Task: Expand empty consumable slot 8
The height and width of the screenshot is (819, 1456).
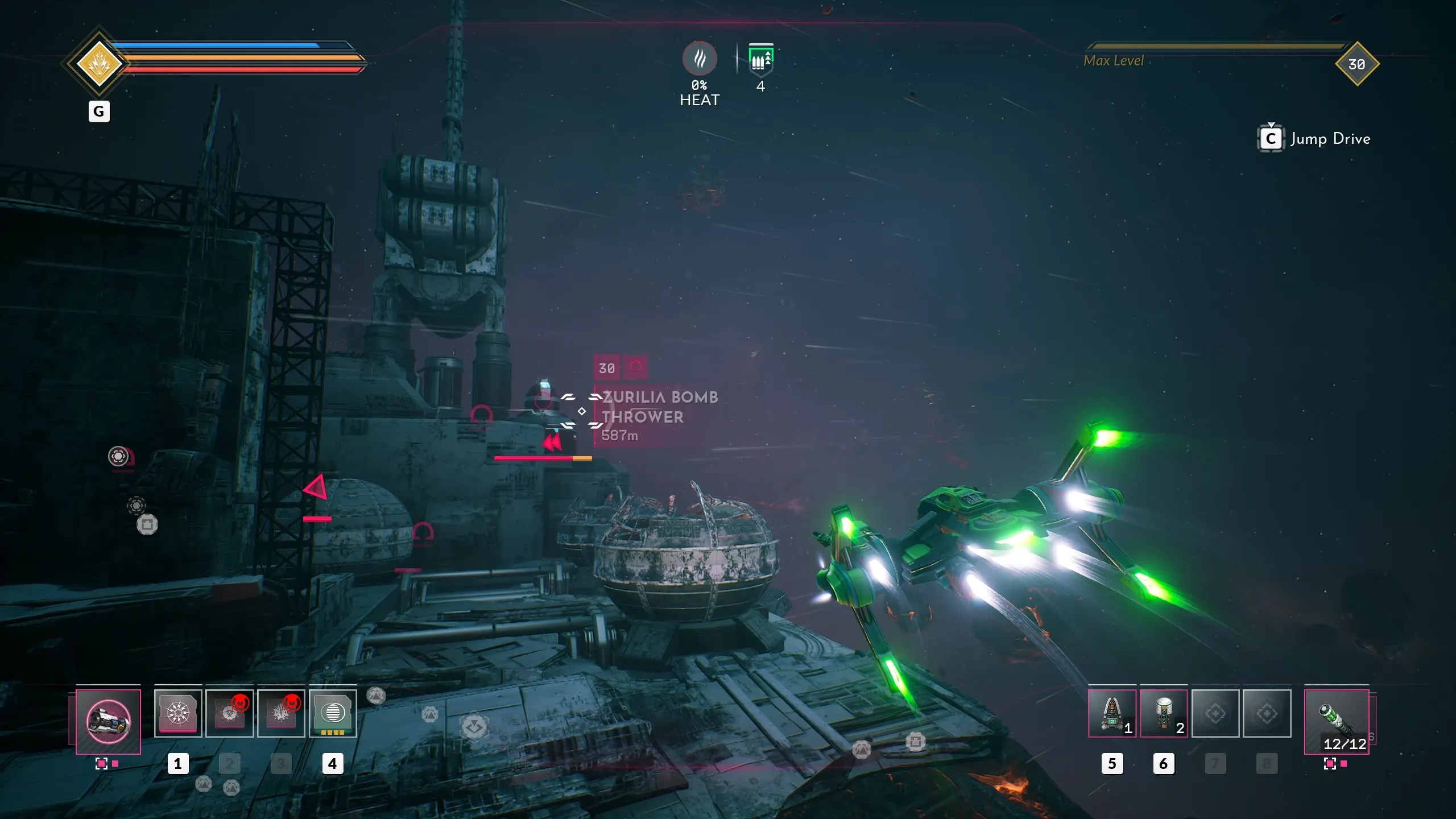Action: [1267, 713]
